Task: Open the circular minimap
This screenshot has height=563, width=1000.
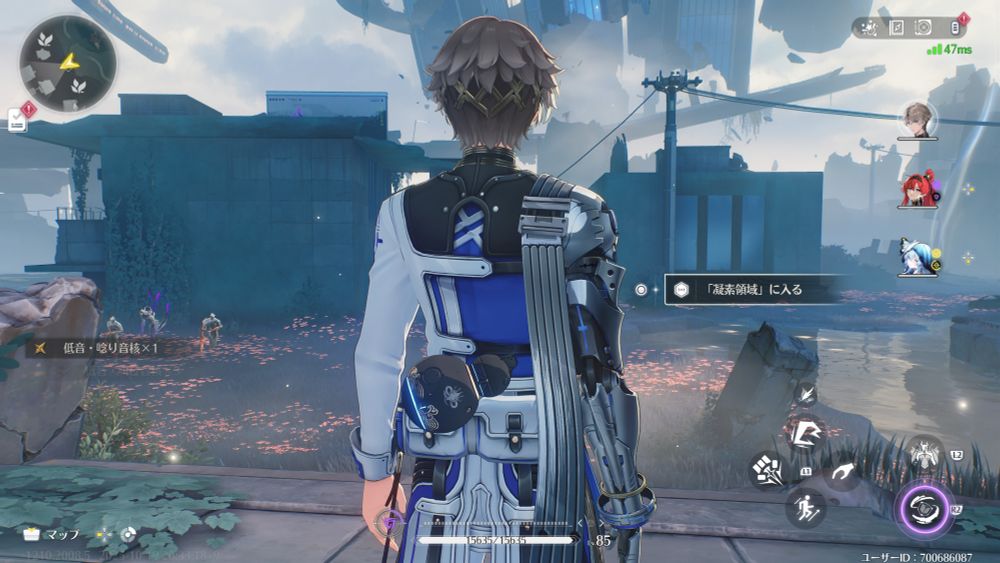Action: click(67, 64)
